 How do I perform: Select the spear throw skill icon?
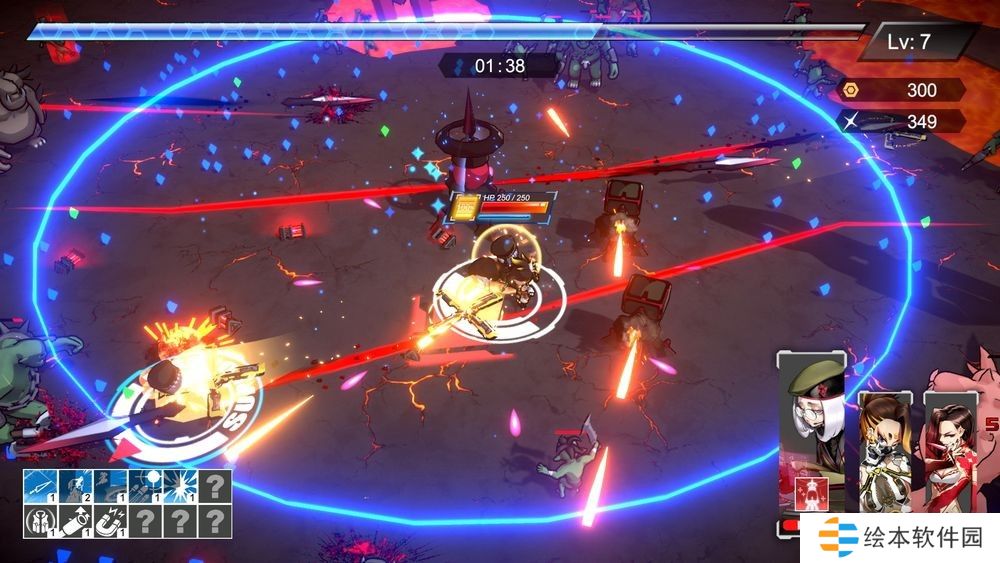[40, 486]
